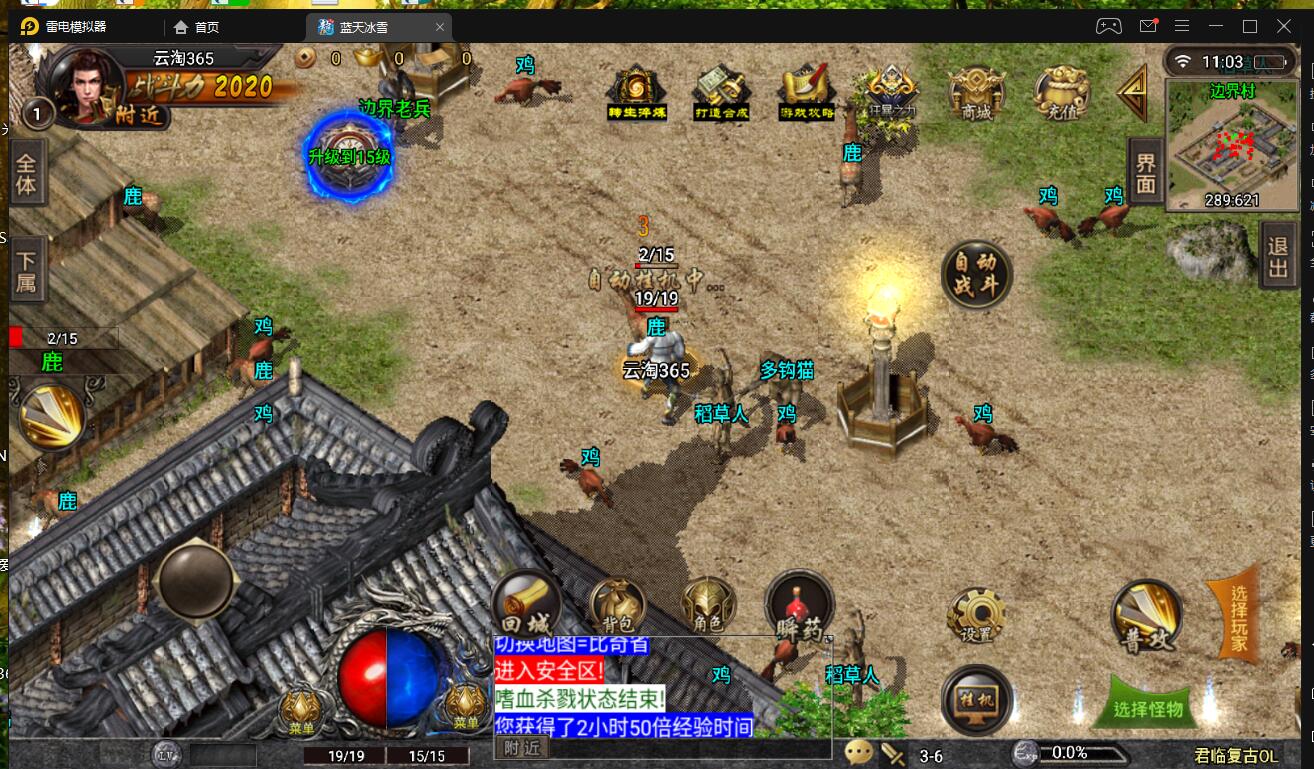Toggle the 自动战斗 auto-battle button
Viewport: 1314px width, 769px height.
(x=977, y=274)
